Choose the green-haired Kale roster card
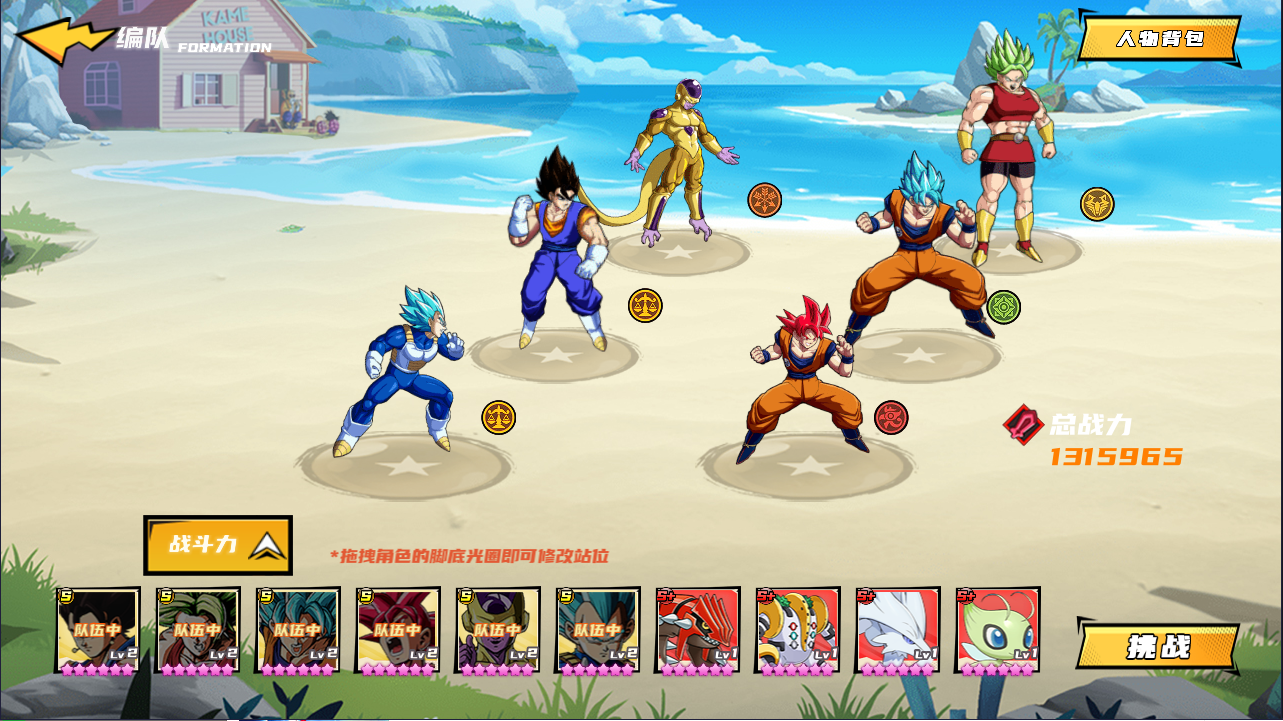The height and width of the screenshot is (721, 1283). pos(198,630)
